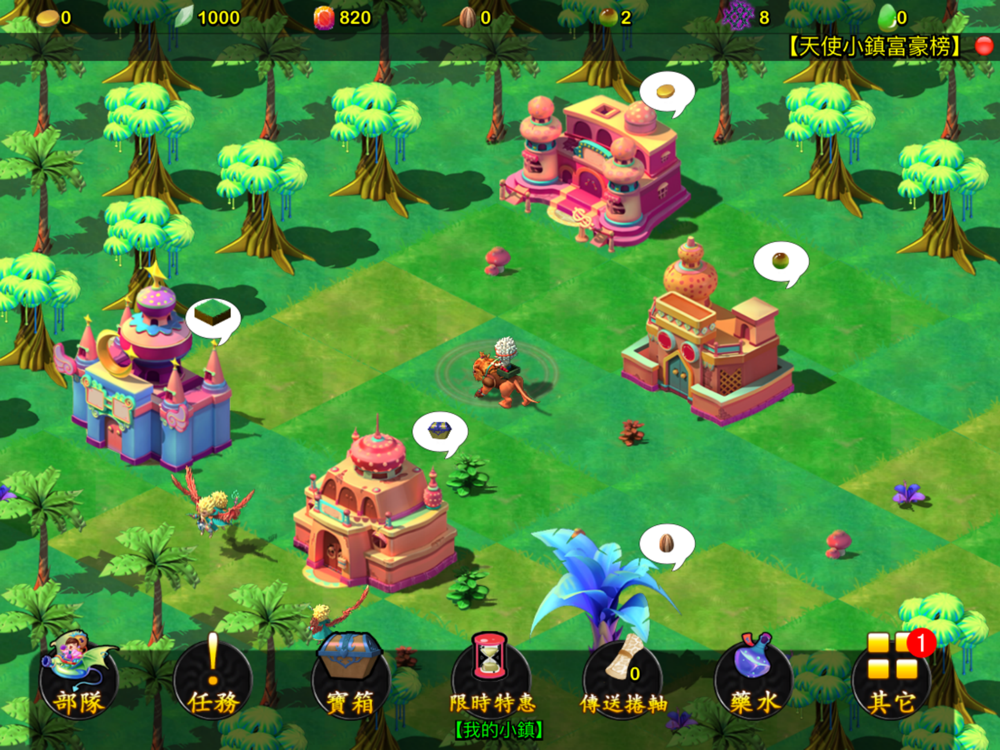Open the 限時特惠 limited-time offer
The height and width of the screenshot is (750, 1000).
coord(490,680)
